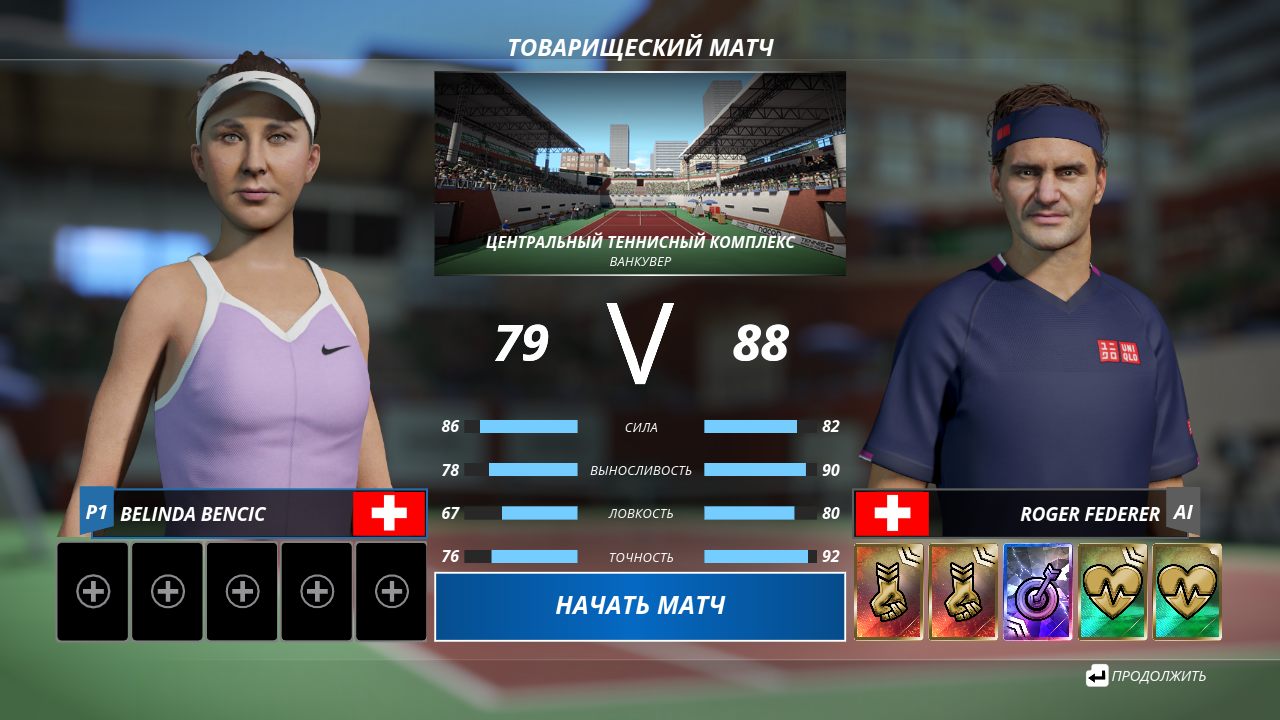Add a card in Bencic's first empty slot
The height and width of the screenshot is (720, 1280).
pos(92,592)
